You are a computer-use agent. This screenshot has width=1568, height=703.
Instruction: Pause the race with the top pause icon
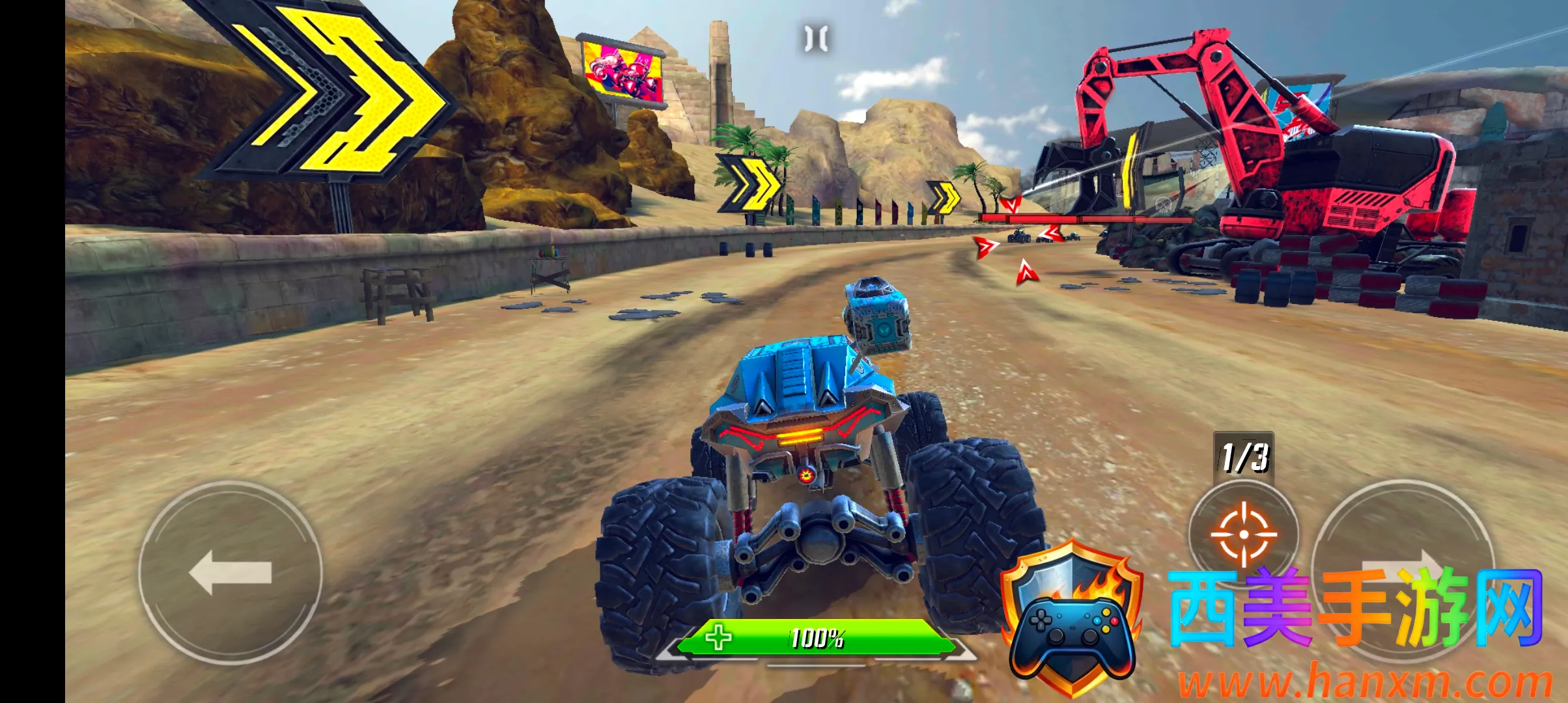tap(816, 38)
